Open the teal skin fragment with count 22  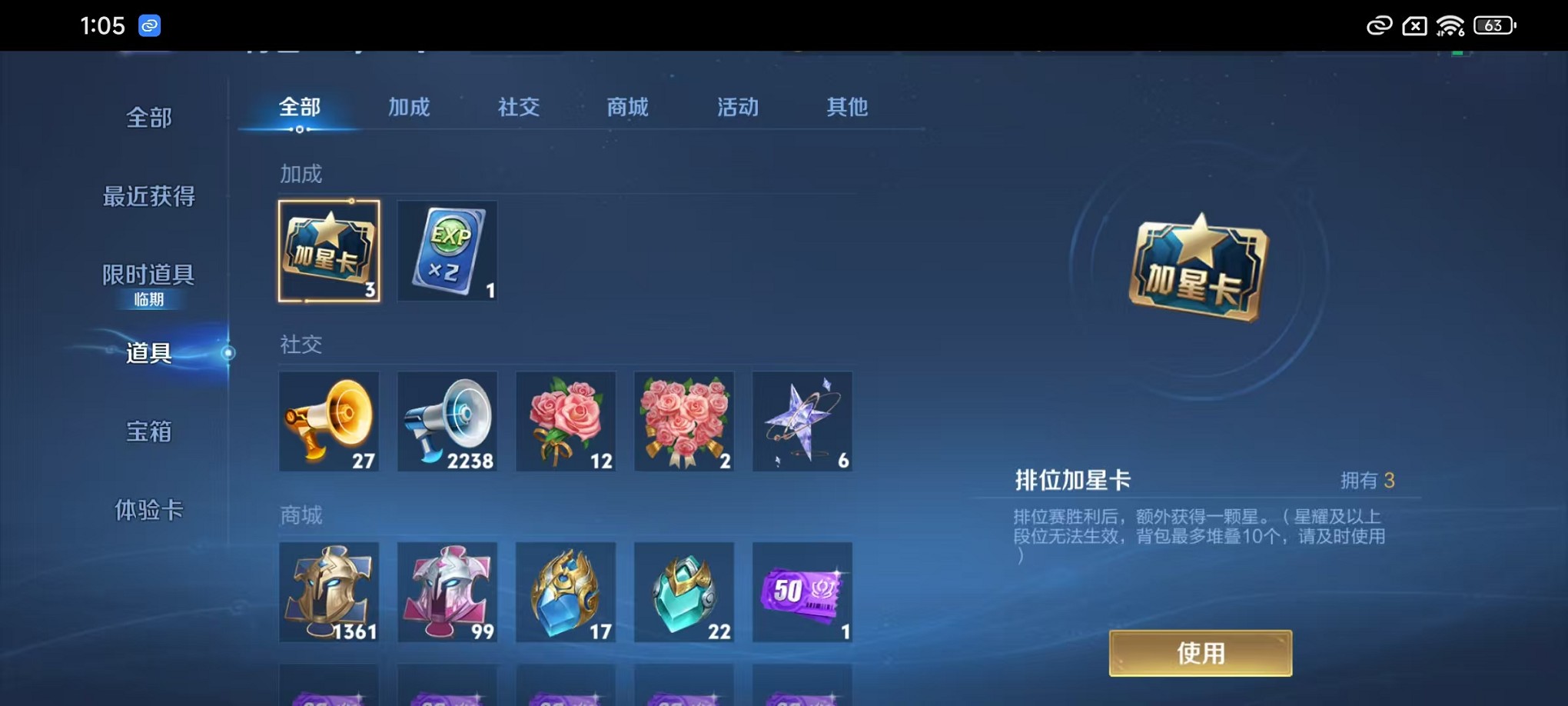coord(684,592)
